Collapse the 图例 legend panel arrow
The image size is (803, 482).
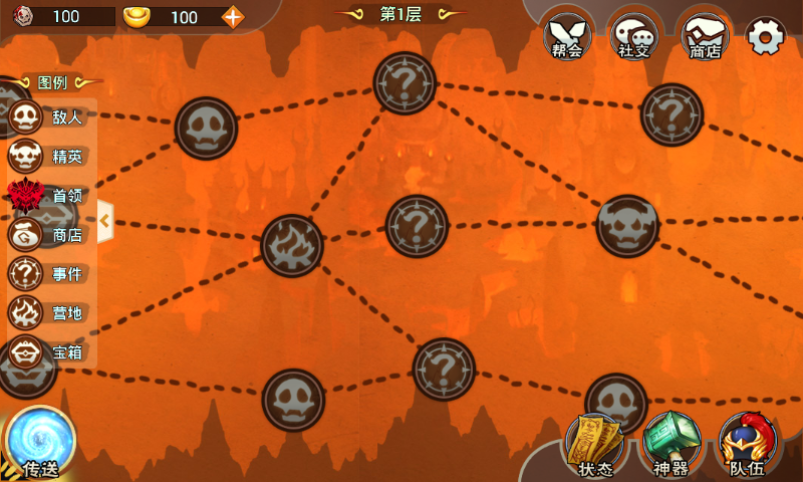pos(104,221)
